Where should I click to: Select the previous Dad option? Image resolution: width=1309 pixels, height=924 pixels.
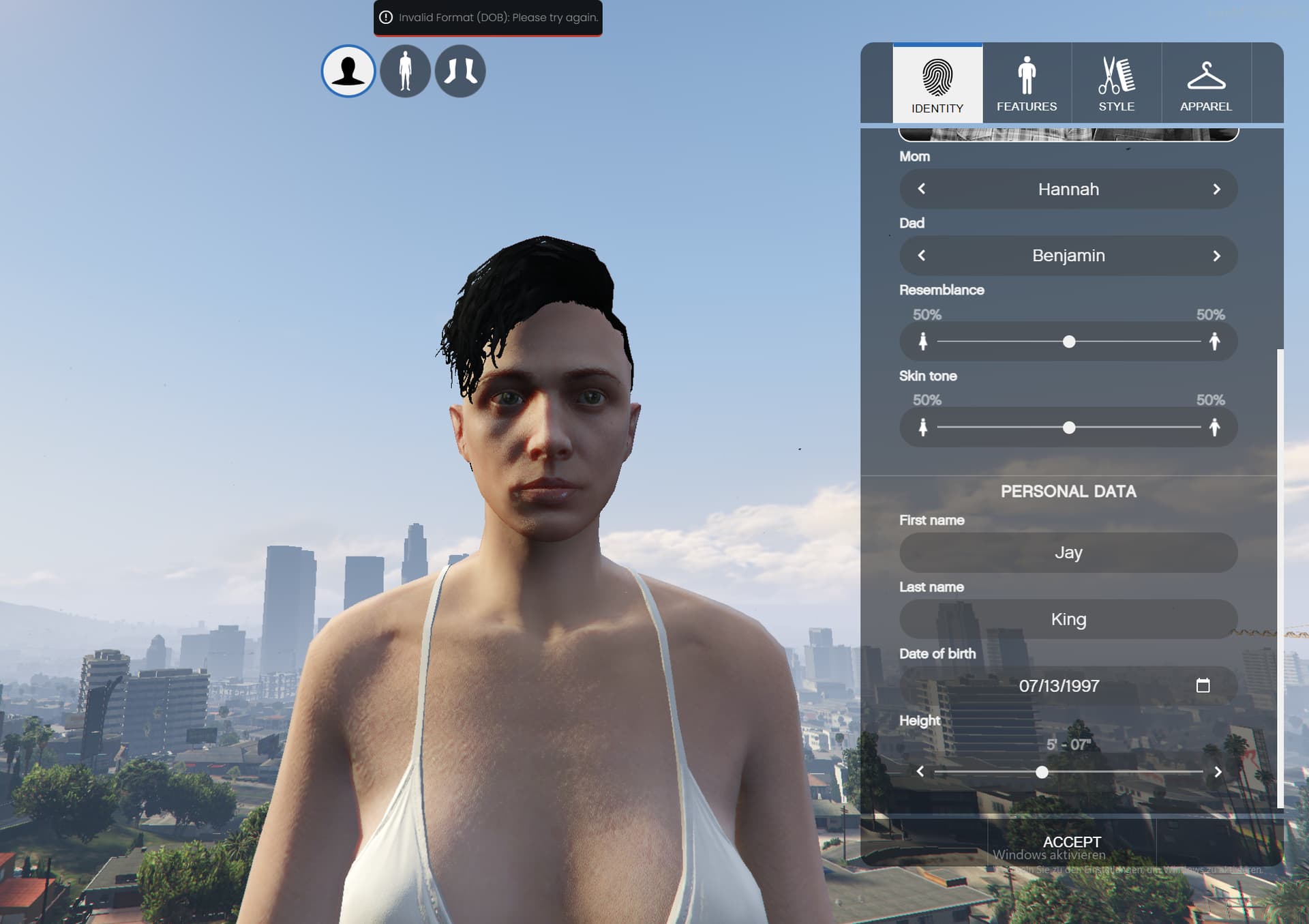[x=922, y=256]
